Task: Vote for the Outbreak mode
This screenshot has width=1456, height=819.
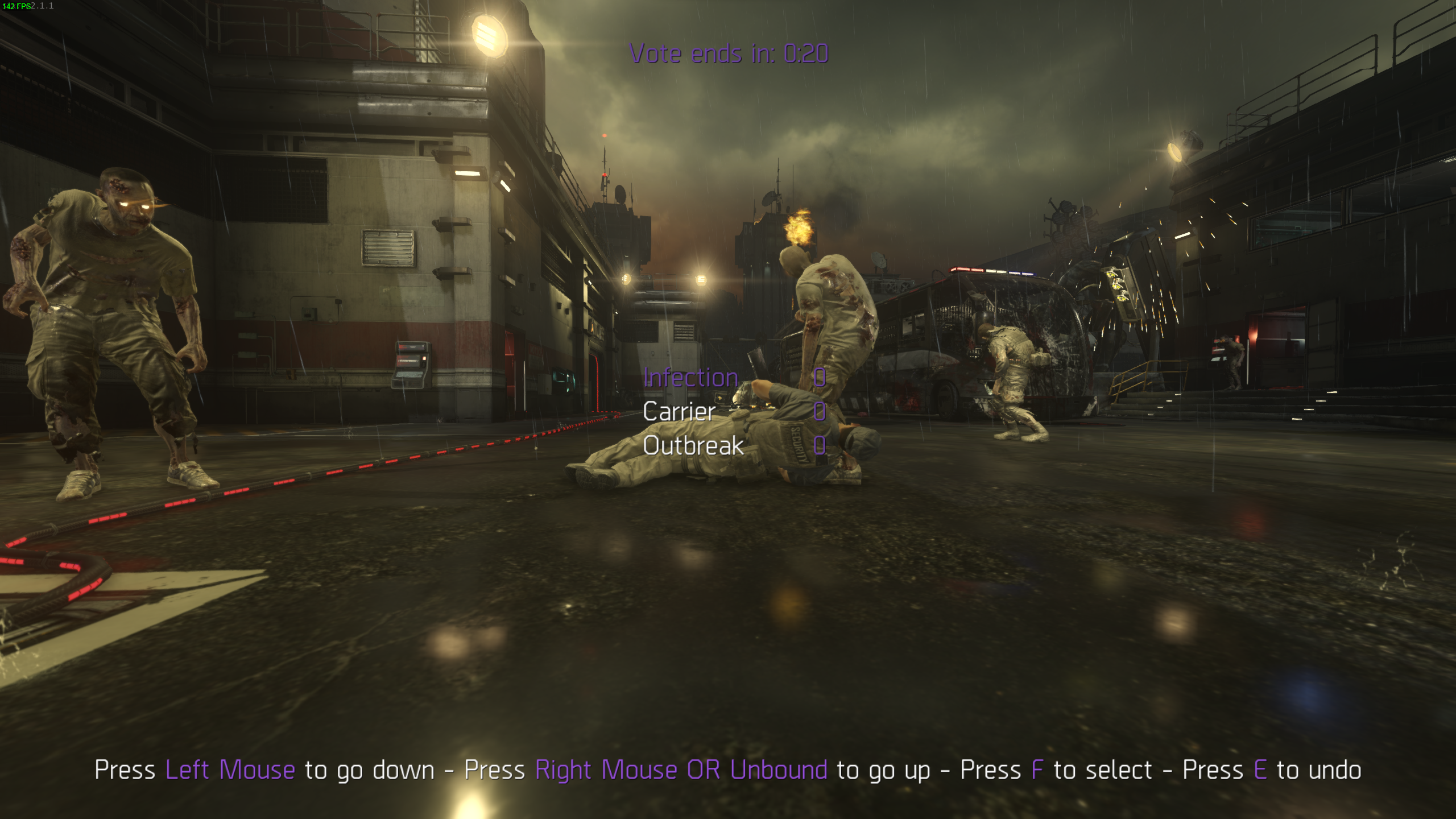Action: coord(693,446)
